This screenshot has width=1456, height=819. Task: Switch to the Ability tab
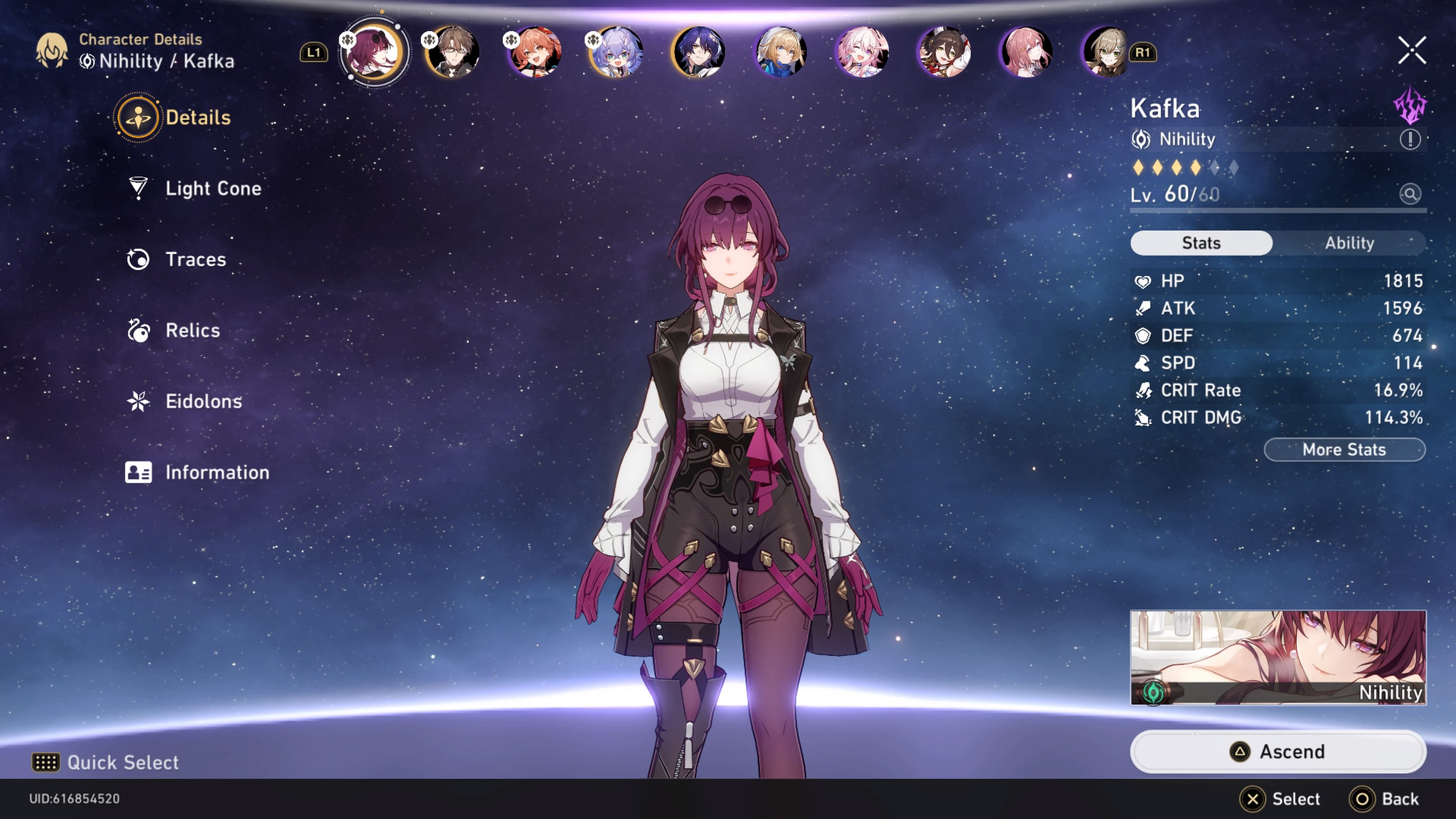[1350, 243]
